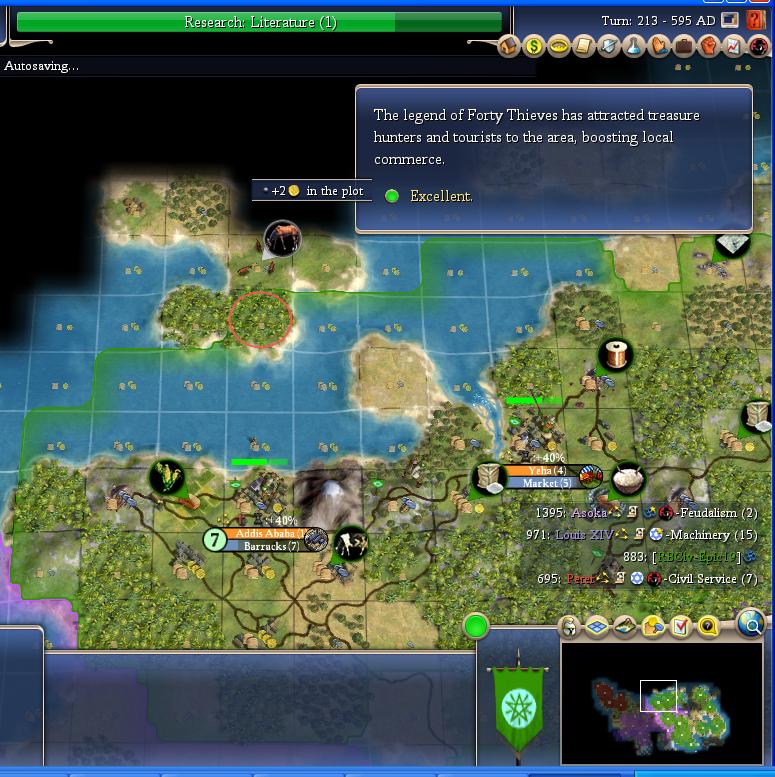Open the Info screen chart icon

pyautogui.click(x=734, y=46)
